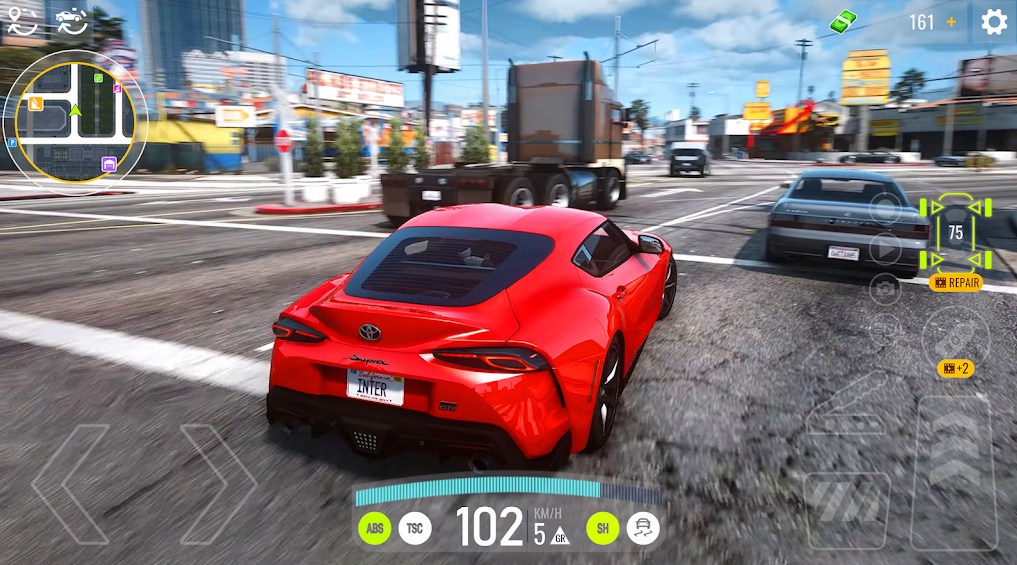Steer right with the right arrow

tap(219, 483)
